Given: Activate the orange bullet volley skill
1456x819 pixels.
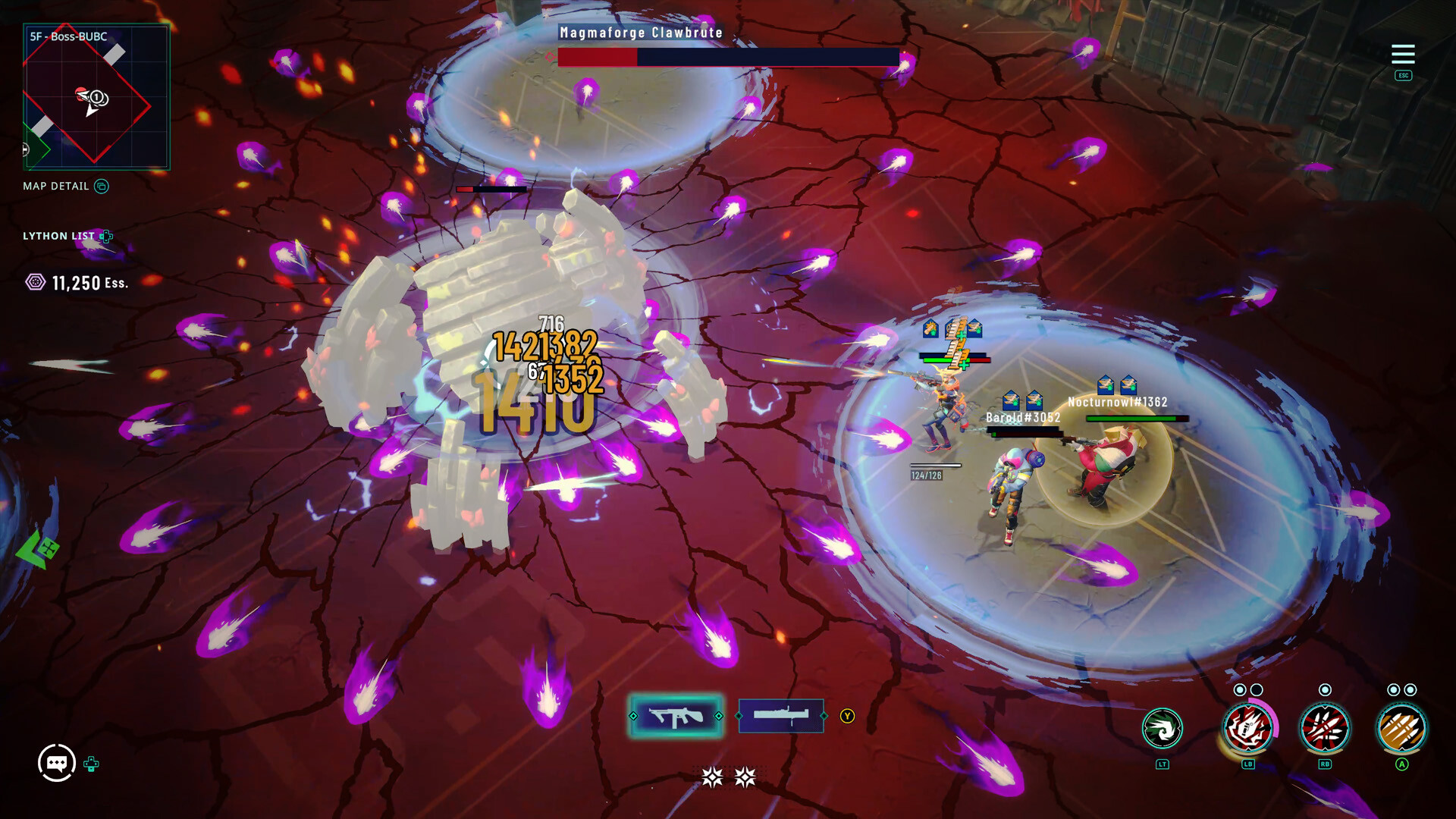Looking at the screenshot, I should (x=1401, y=729).
